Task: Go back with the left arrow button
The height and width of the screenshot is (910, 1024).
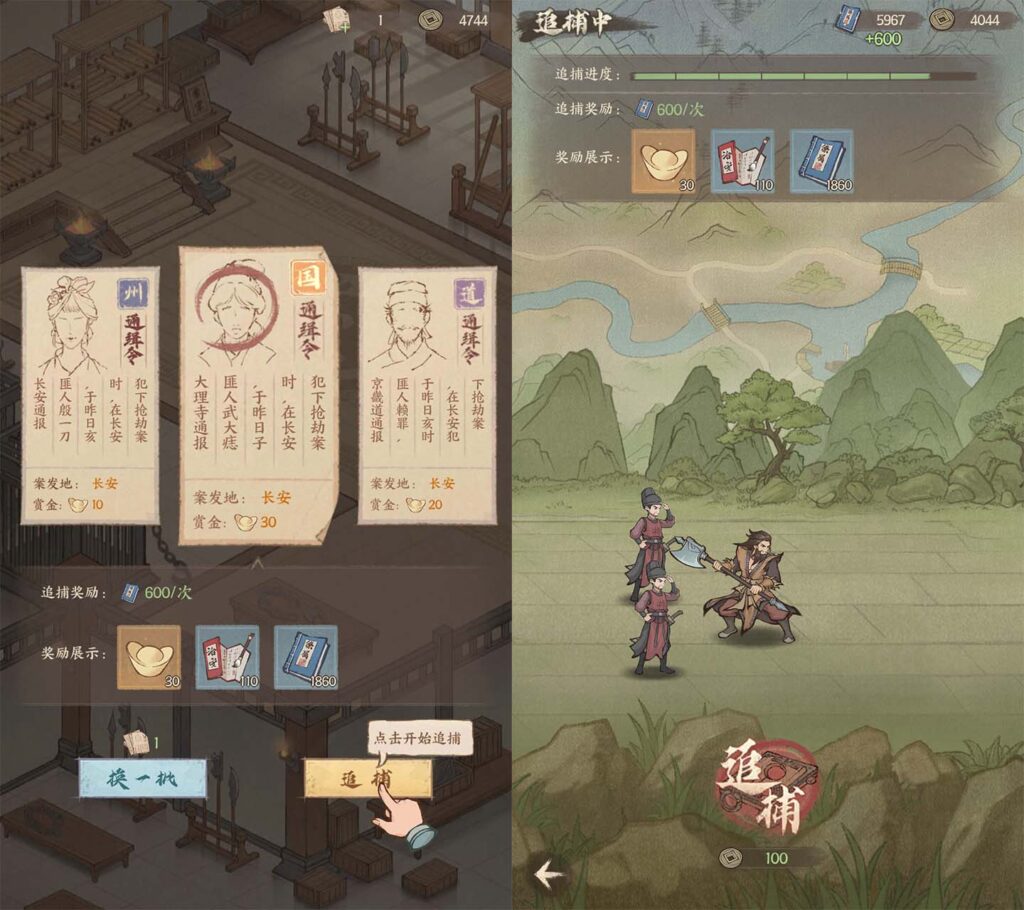Action: click(549, 874)
